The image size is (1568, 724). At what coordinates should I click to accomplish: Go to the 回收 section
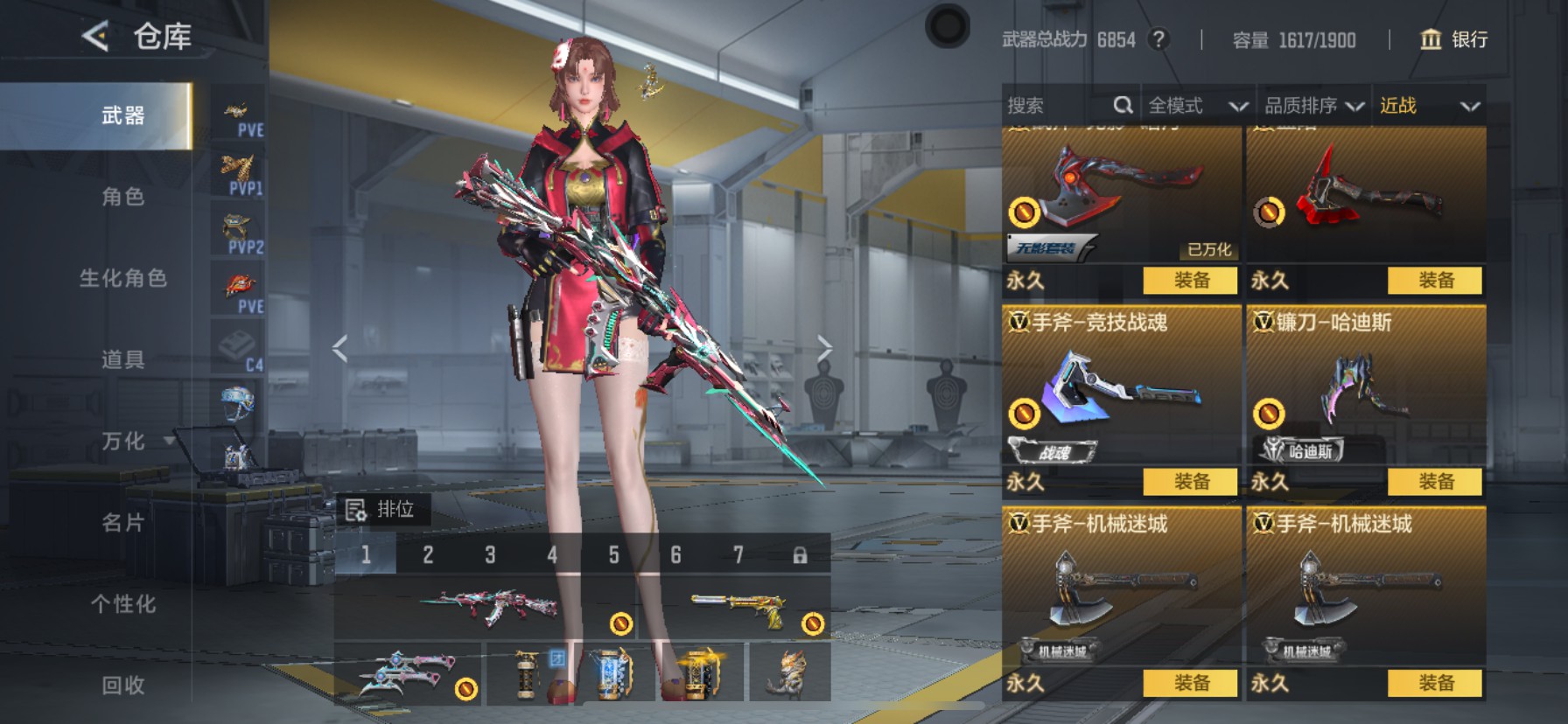click(122, 686)
